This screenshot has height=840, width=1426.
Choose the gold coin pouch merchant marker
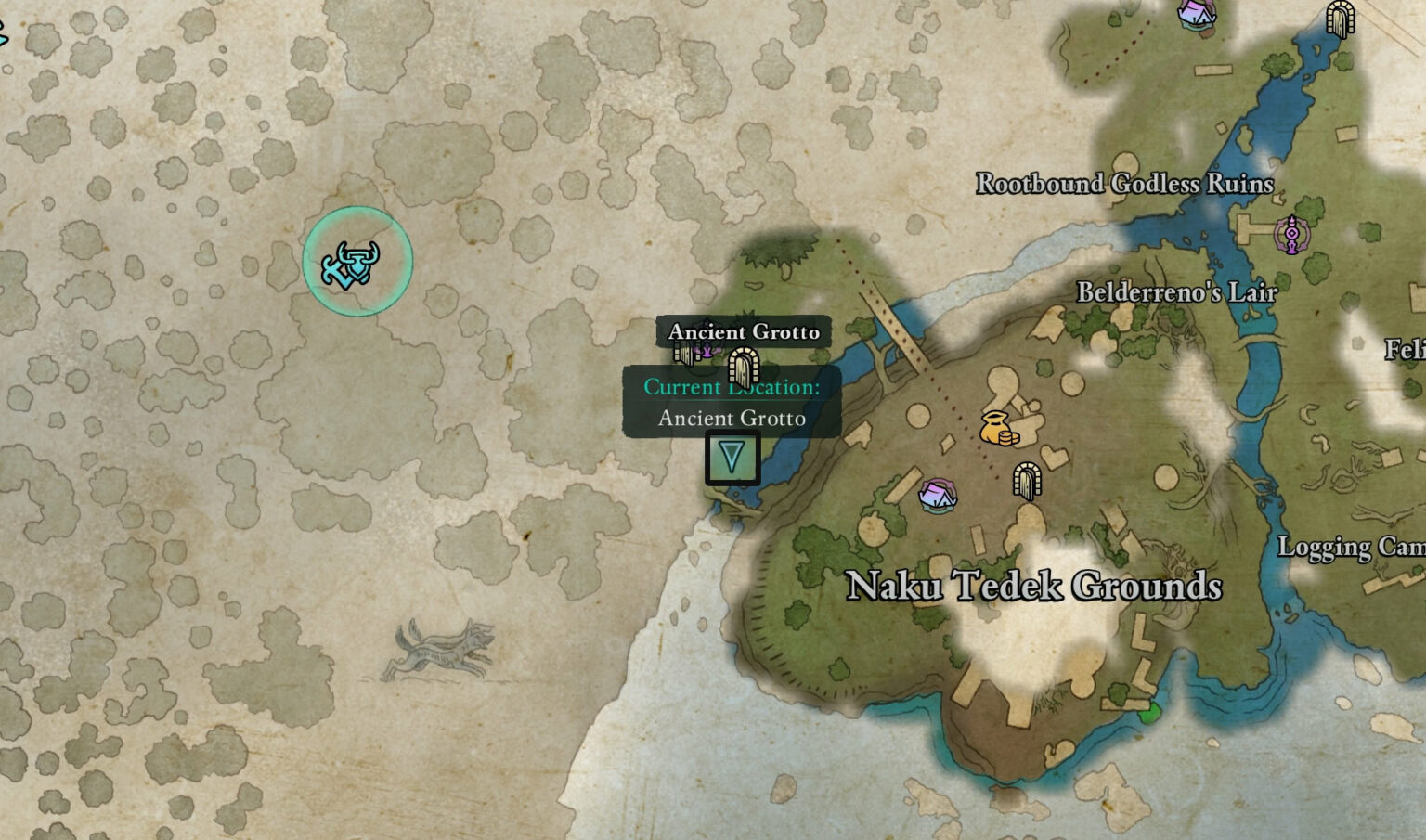[x=998, y=428]
